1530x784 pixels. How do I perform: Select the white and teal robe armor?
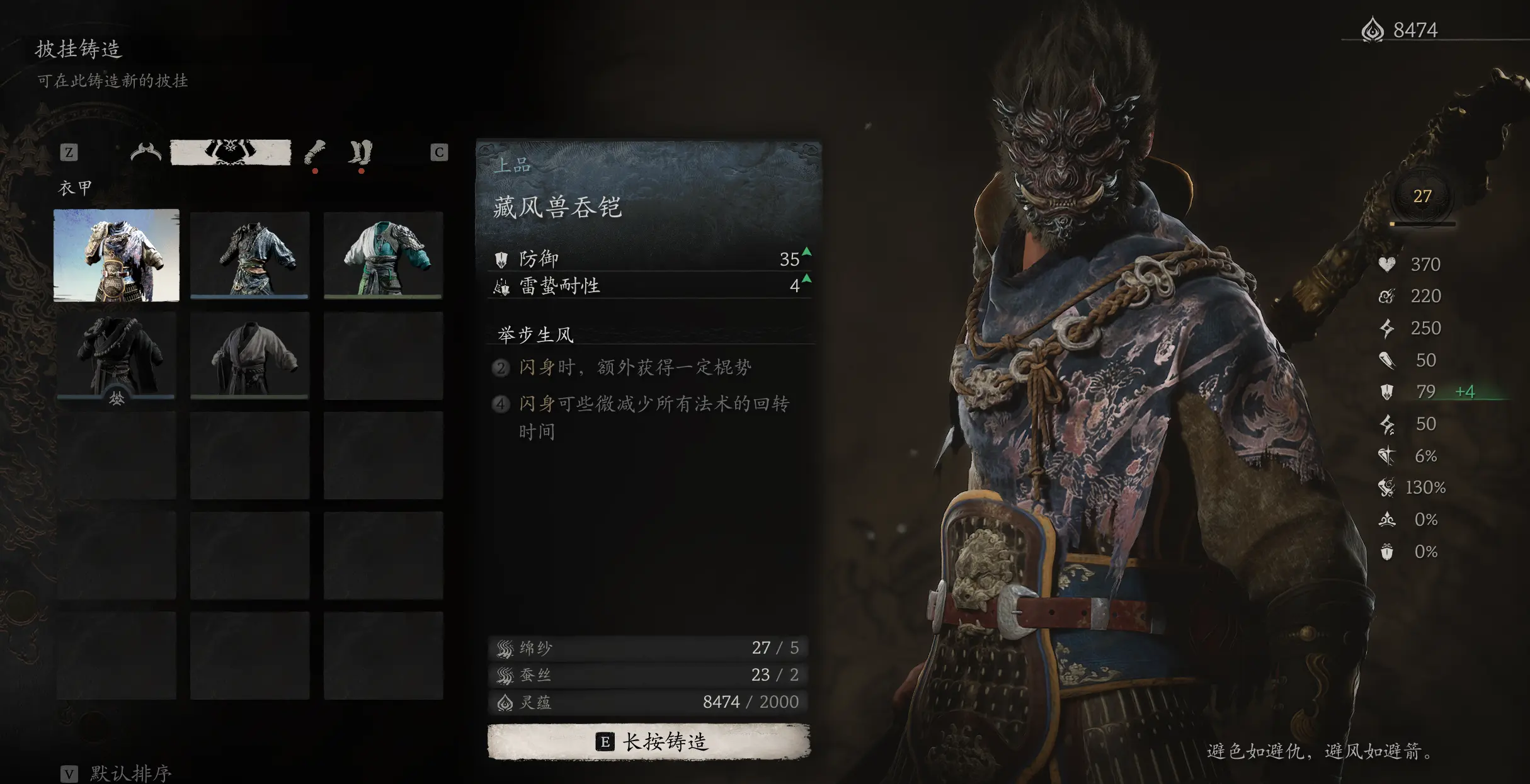(x=383, y=255)
